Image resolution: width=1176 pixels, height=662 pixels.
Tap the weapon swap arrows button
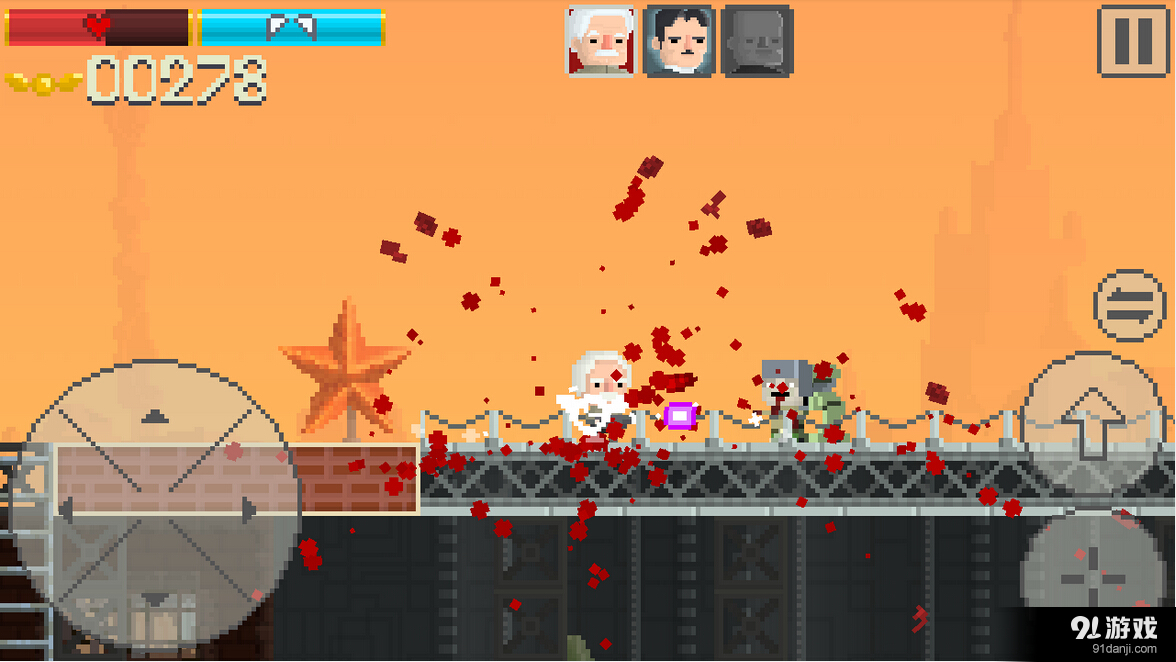click(x=1130, y=306)
